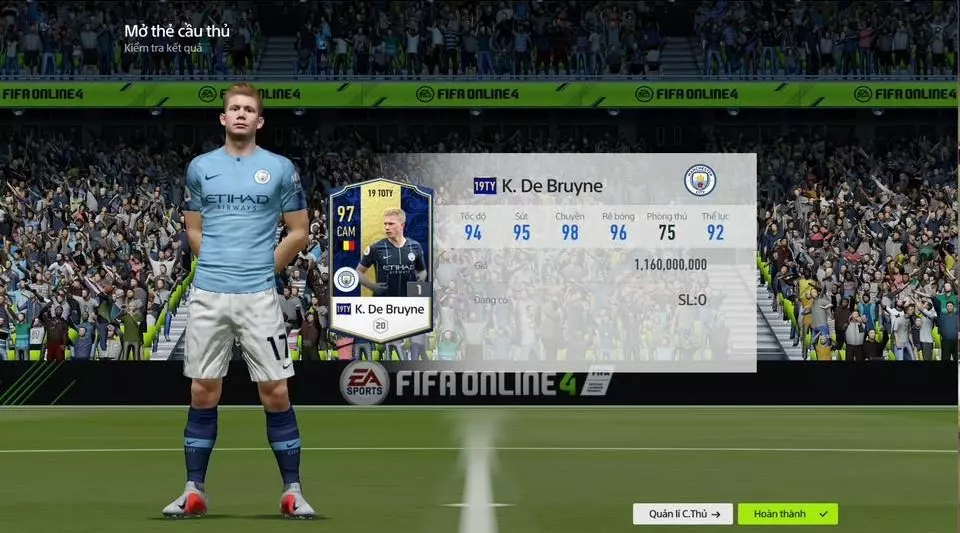
Task: Select the K. De Bruyne 19 TOTY card
Action: (x=380, y=261)
